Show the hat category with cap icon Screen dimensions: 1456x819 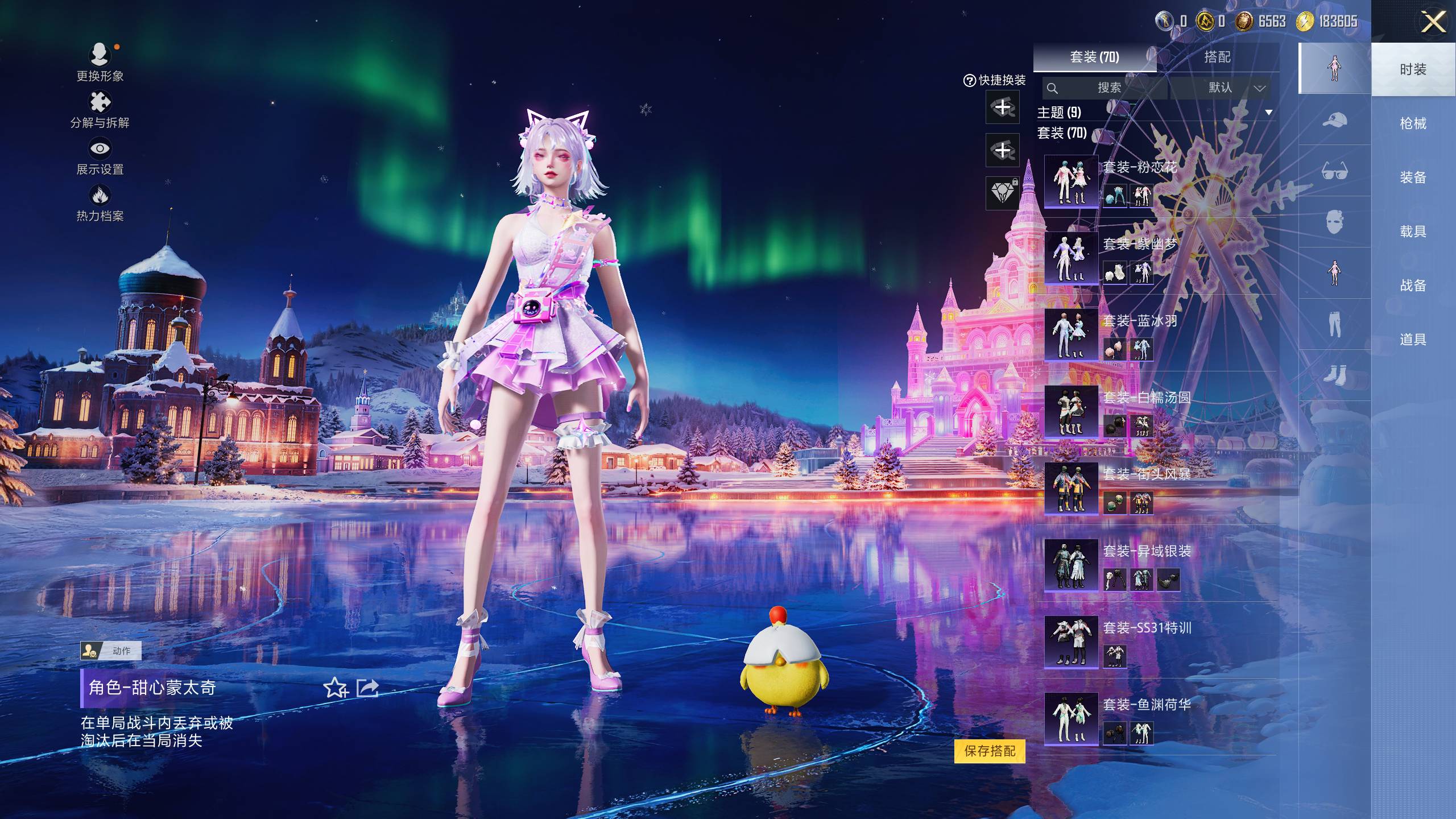coord(1334,120)
